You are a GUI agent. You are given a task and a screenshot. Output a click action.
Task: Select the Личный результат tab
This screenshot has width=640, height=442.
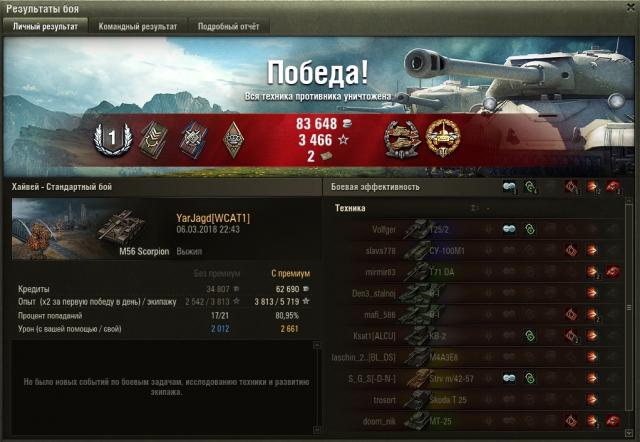tap(44, 27)
